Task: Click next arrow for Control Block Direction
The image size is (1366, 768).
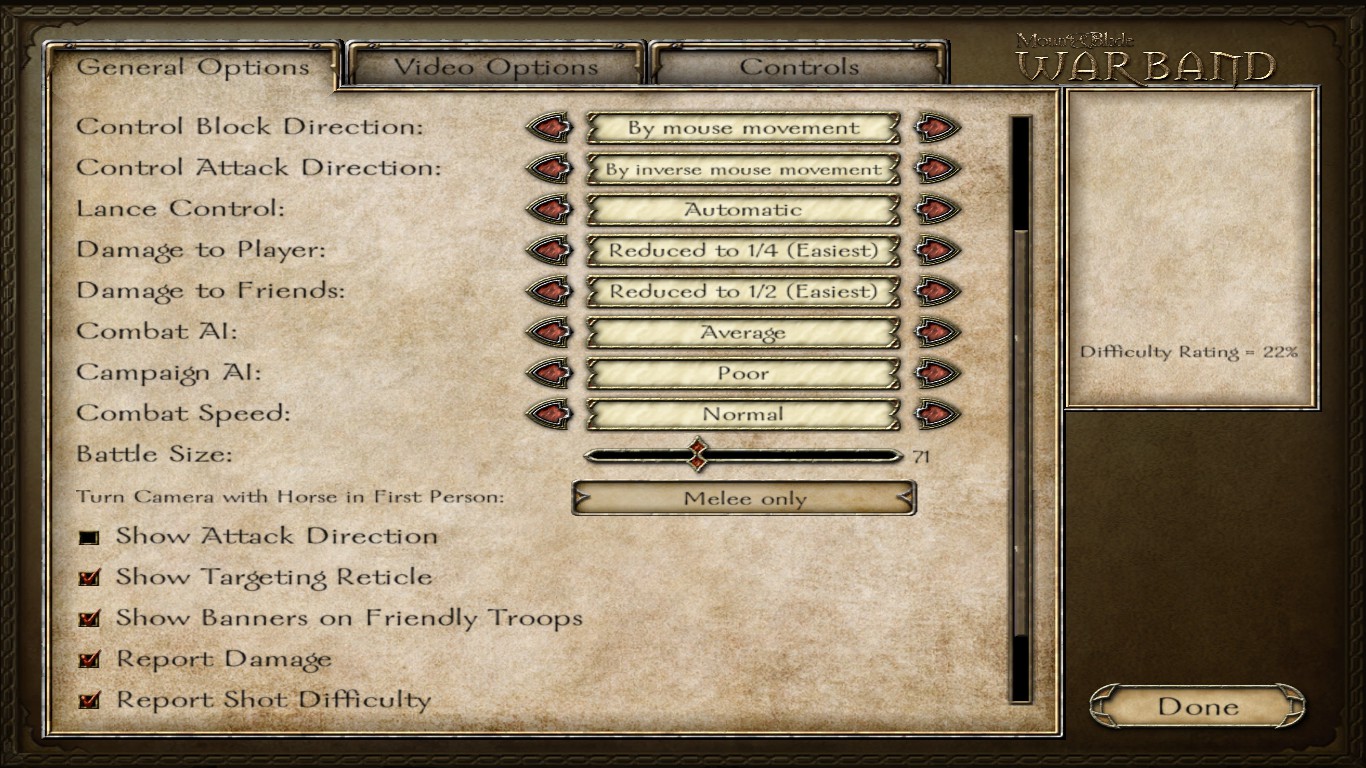Action: coord(937,128)
